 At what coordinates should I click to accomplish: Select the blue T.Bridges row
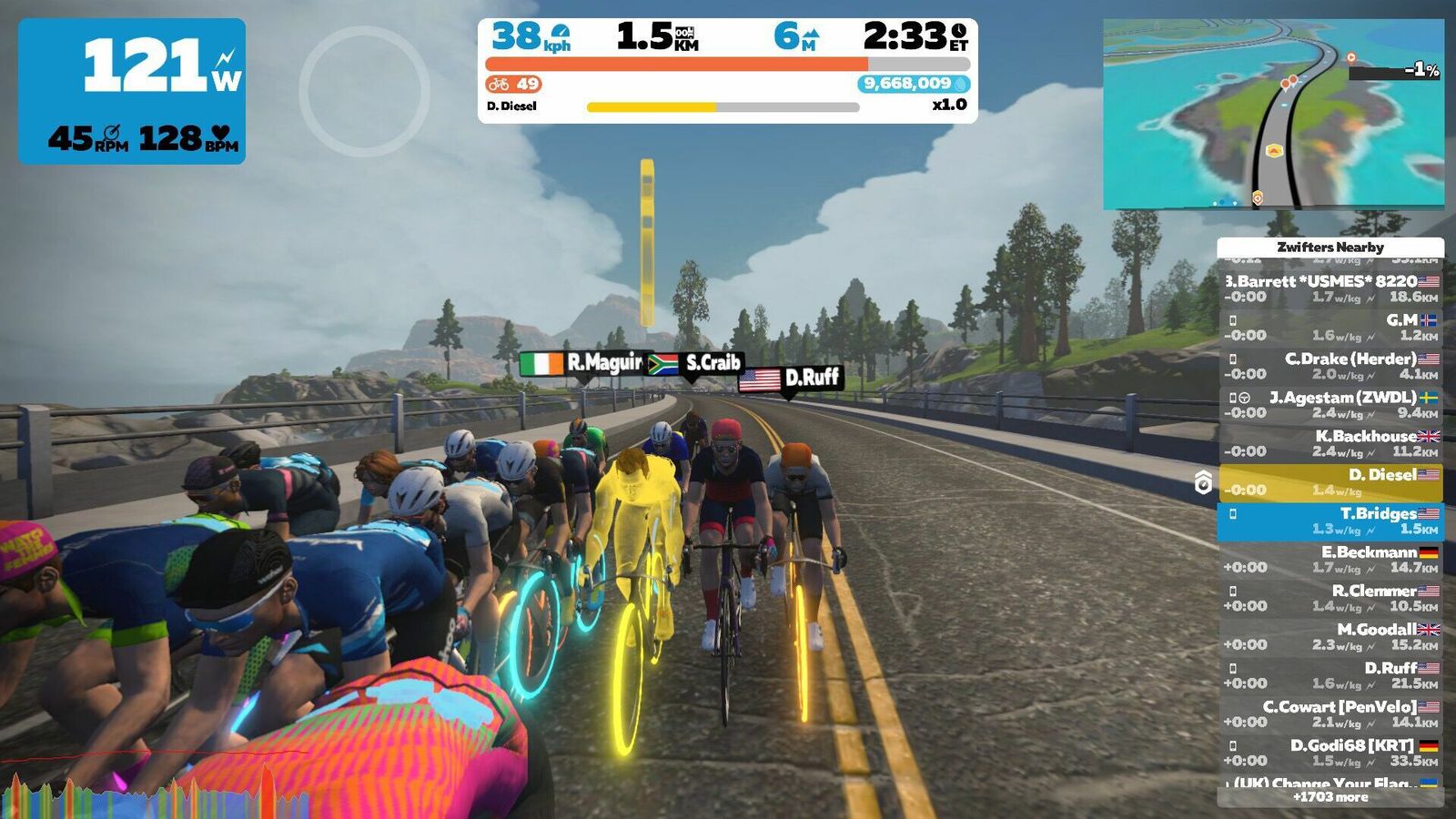pos(1330,521)
